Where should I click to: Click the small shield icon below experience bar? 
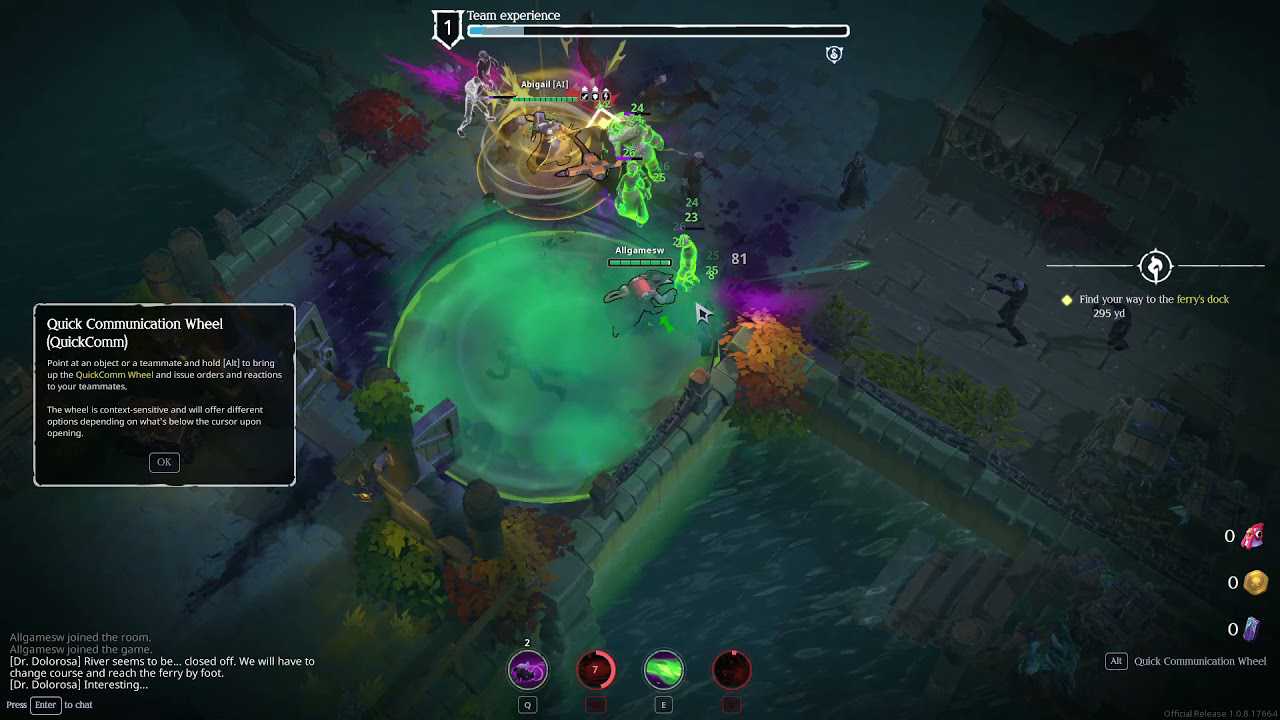pyautogui.click(x=834, y=54)
